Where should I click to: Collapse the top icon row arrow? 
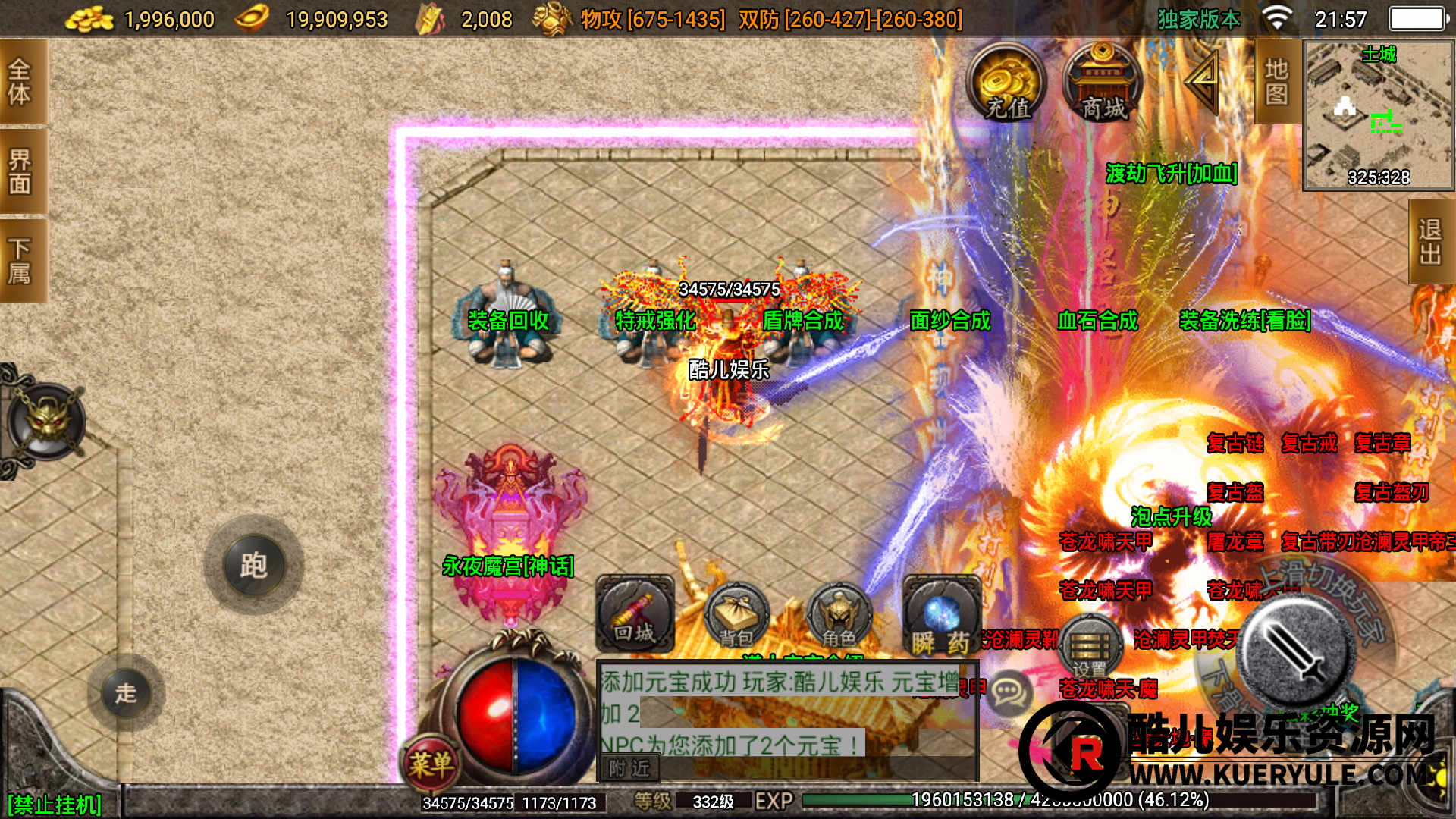tap(1202, 80)
